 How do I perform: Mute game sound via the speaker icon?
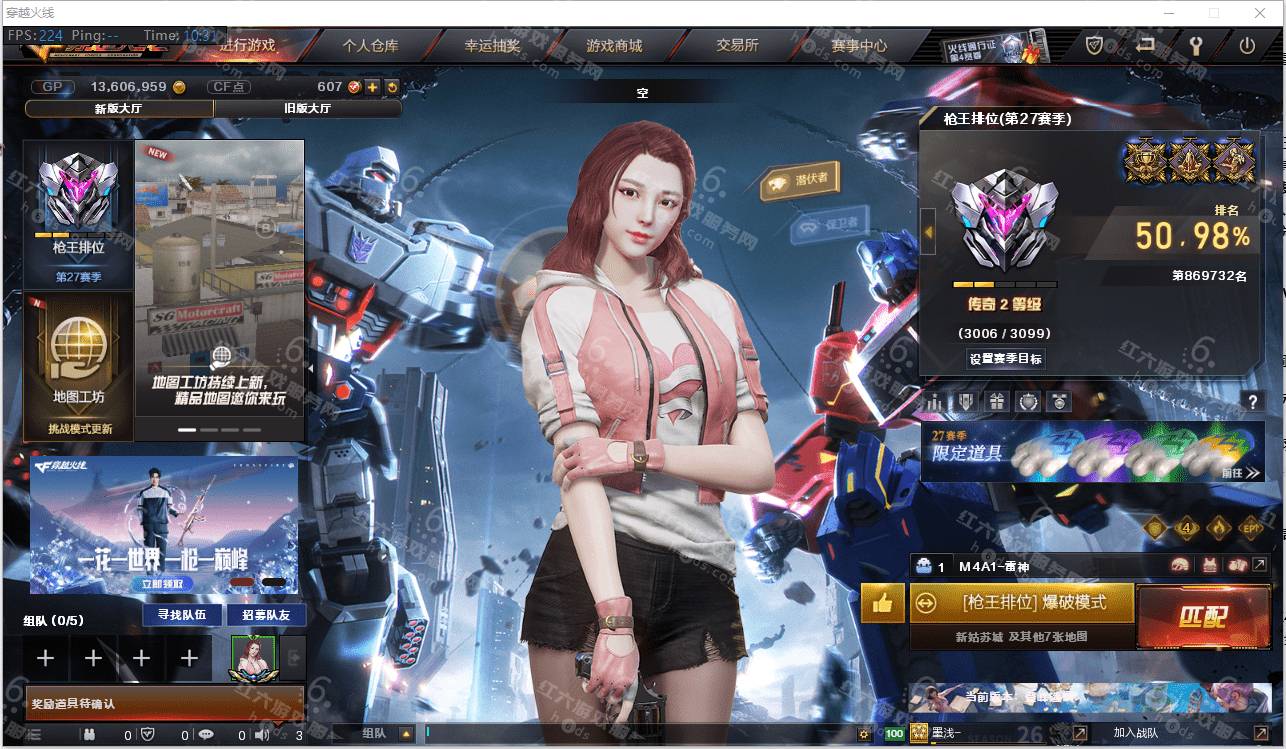(x=262, y=734)
